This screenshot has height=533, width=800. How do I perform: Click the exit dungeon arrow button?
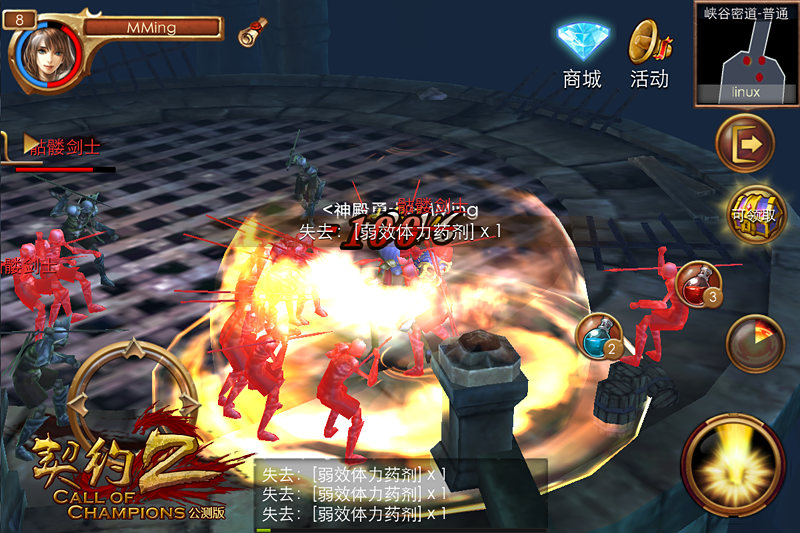(x=746, y=144)
